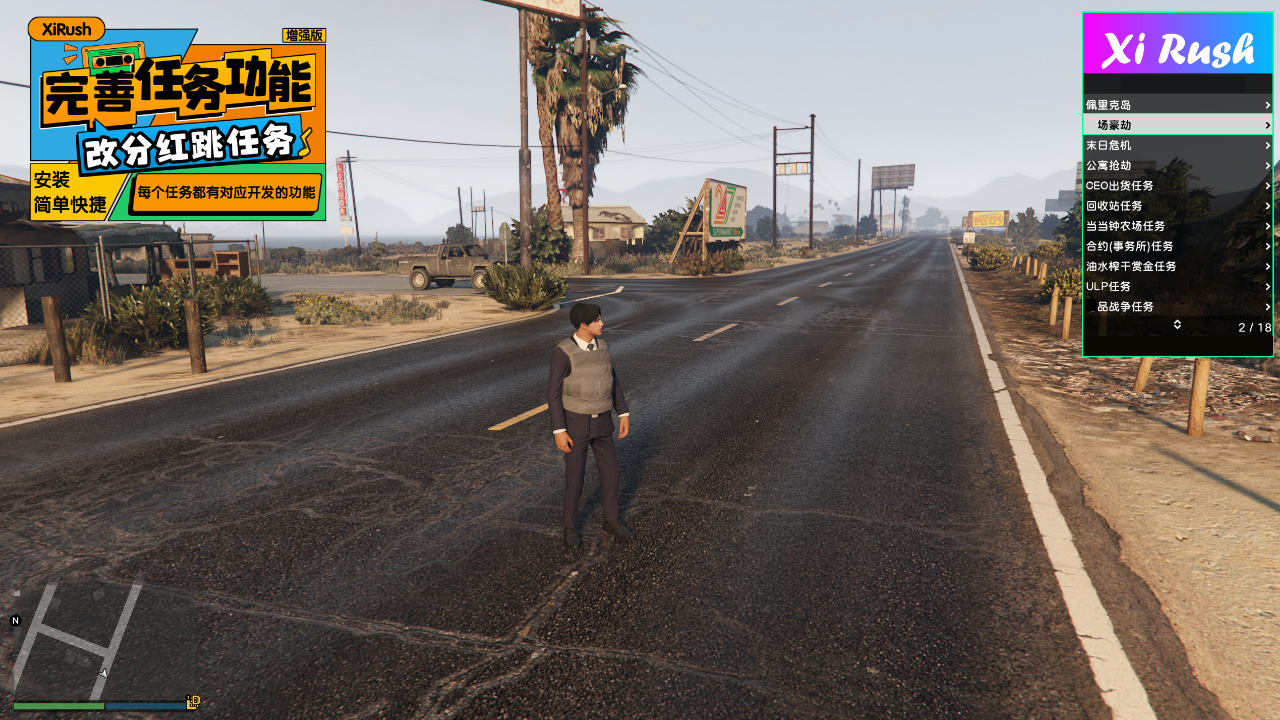
Task: Select the 回收站任务 entry
Action: coord(1177,206)
